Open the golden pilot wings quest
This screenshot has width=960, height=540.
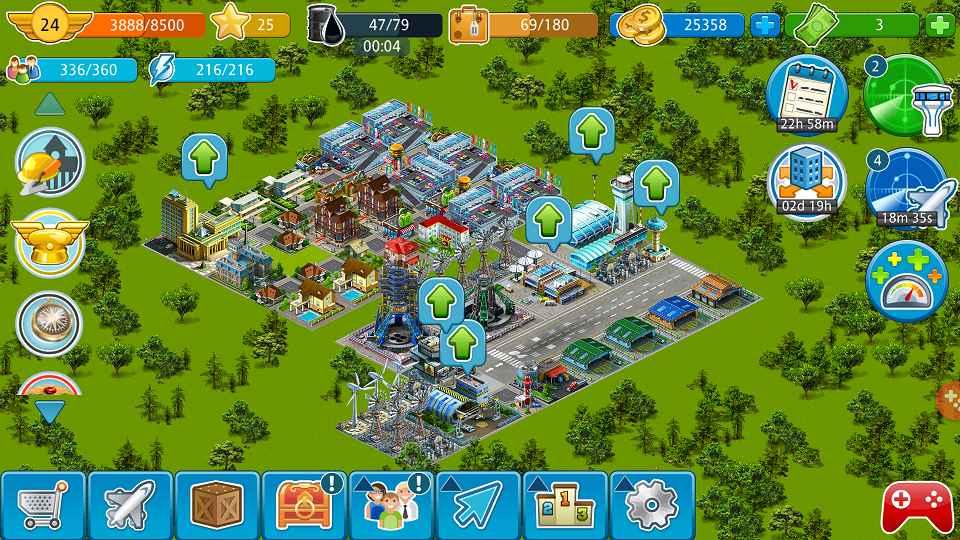pyautogui.click(x=49, y=243)
